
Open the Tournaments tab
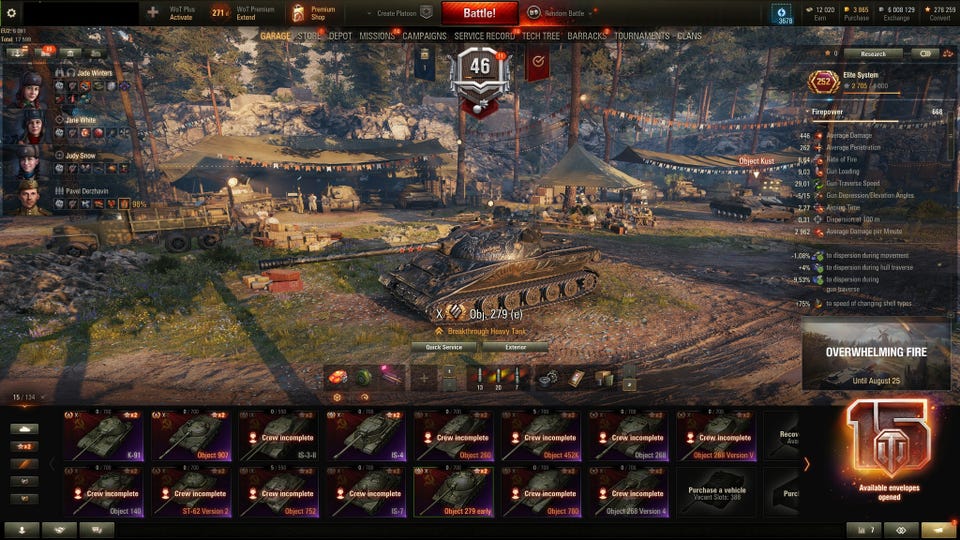coord(641,36)
